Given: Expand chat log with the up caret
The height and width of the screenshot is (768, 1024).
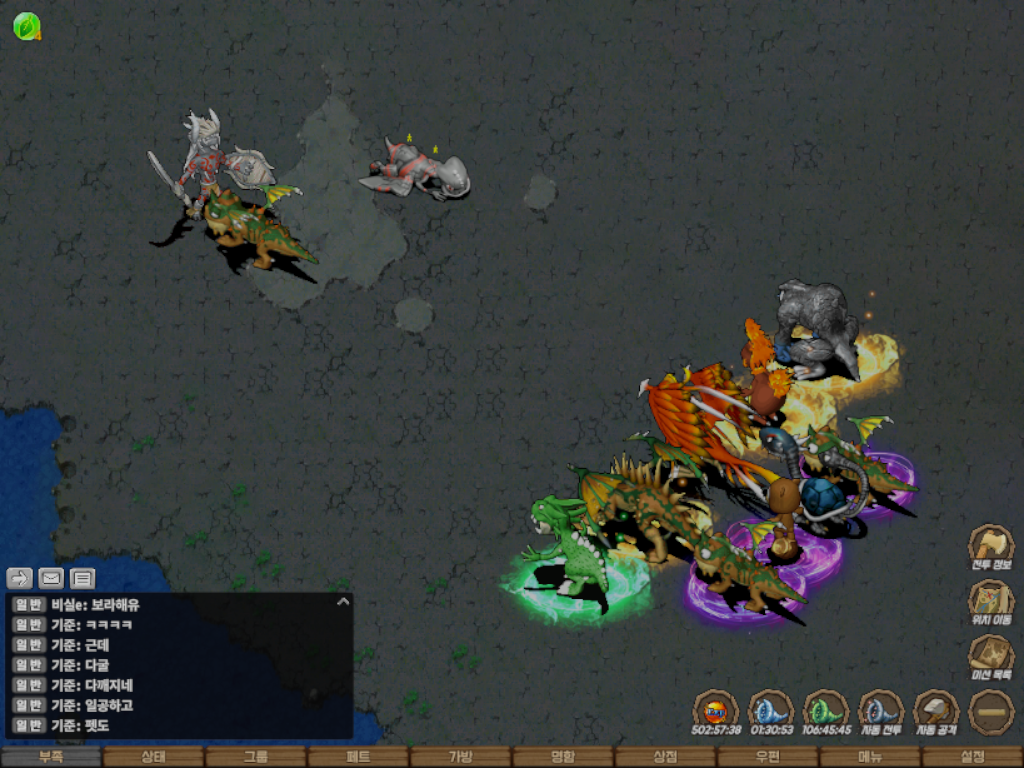Looking at the screenshot, I should coord(343,602).
